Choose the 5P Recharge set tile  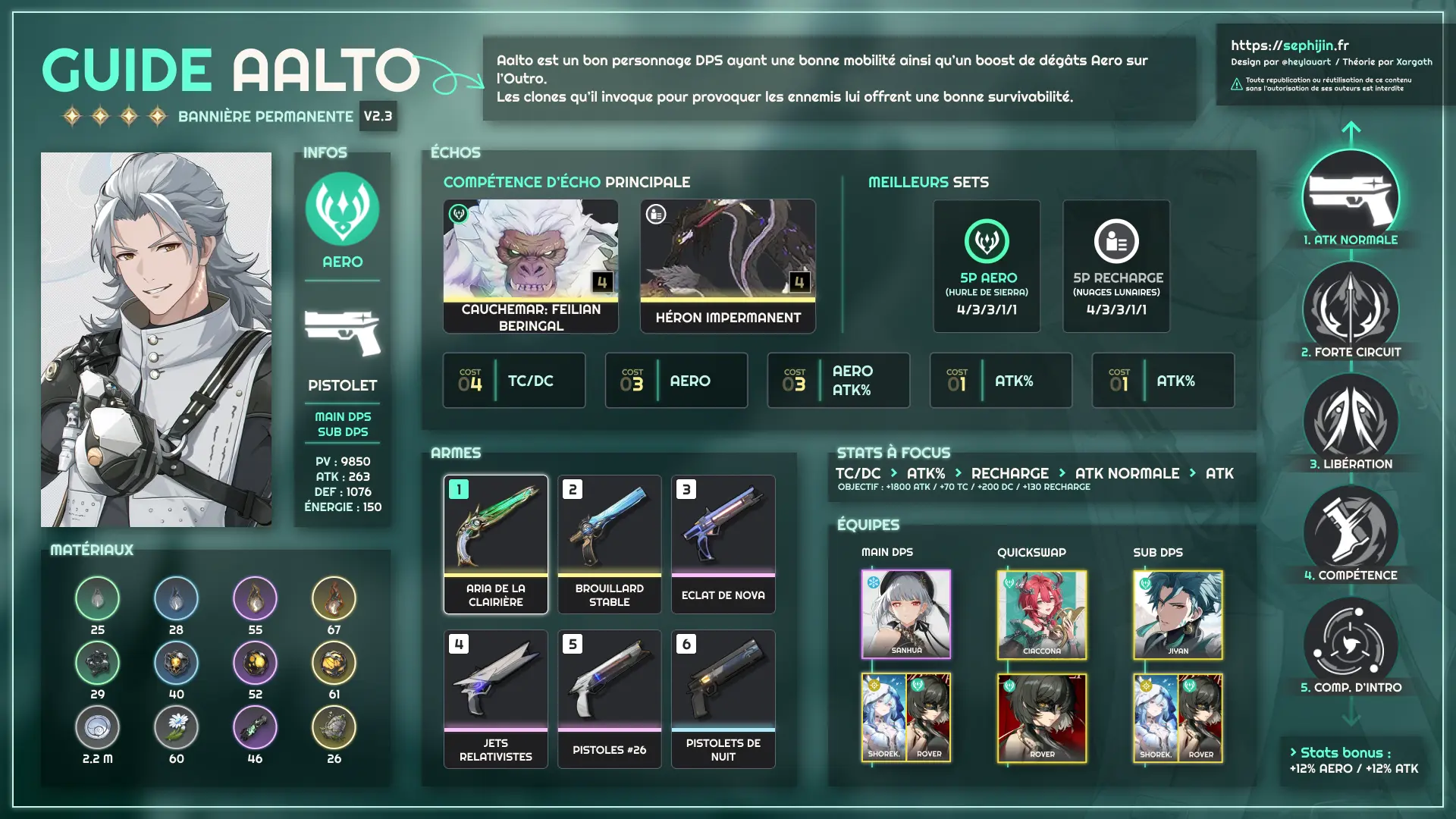coord(1116,265)
